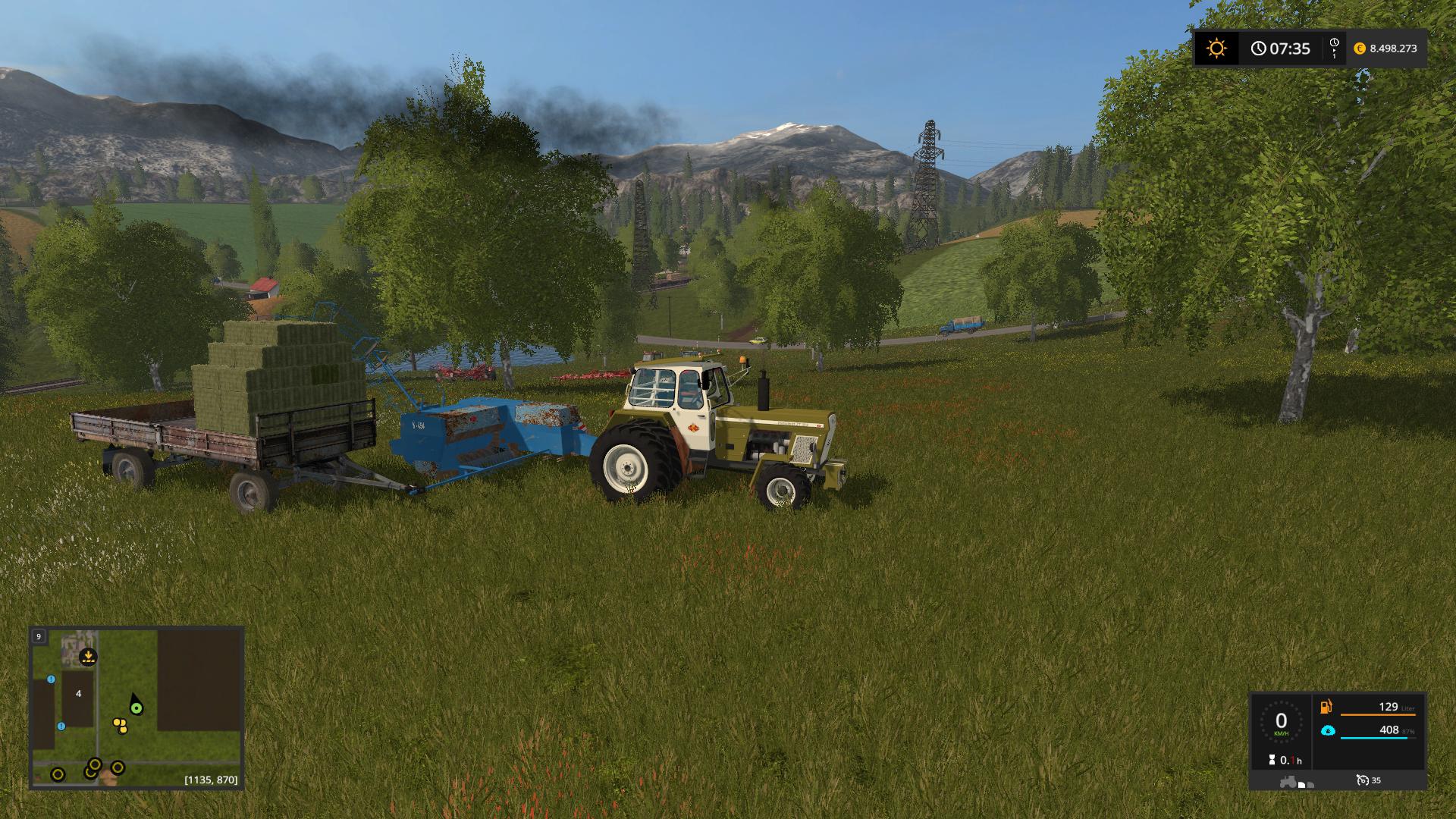This screenshot has height=819, width=1456.
Task: Click the euro coin money icon
Action: tap(1359, 49)
